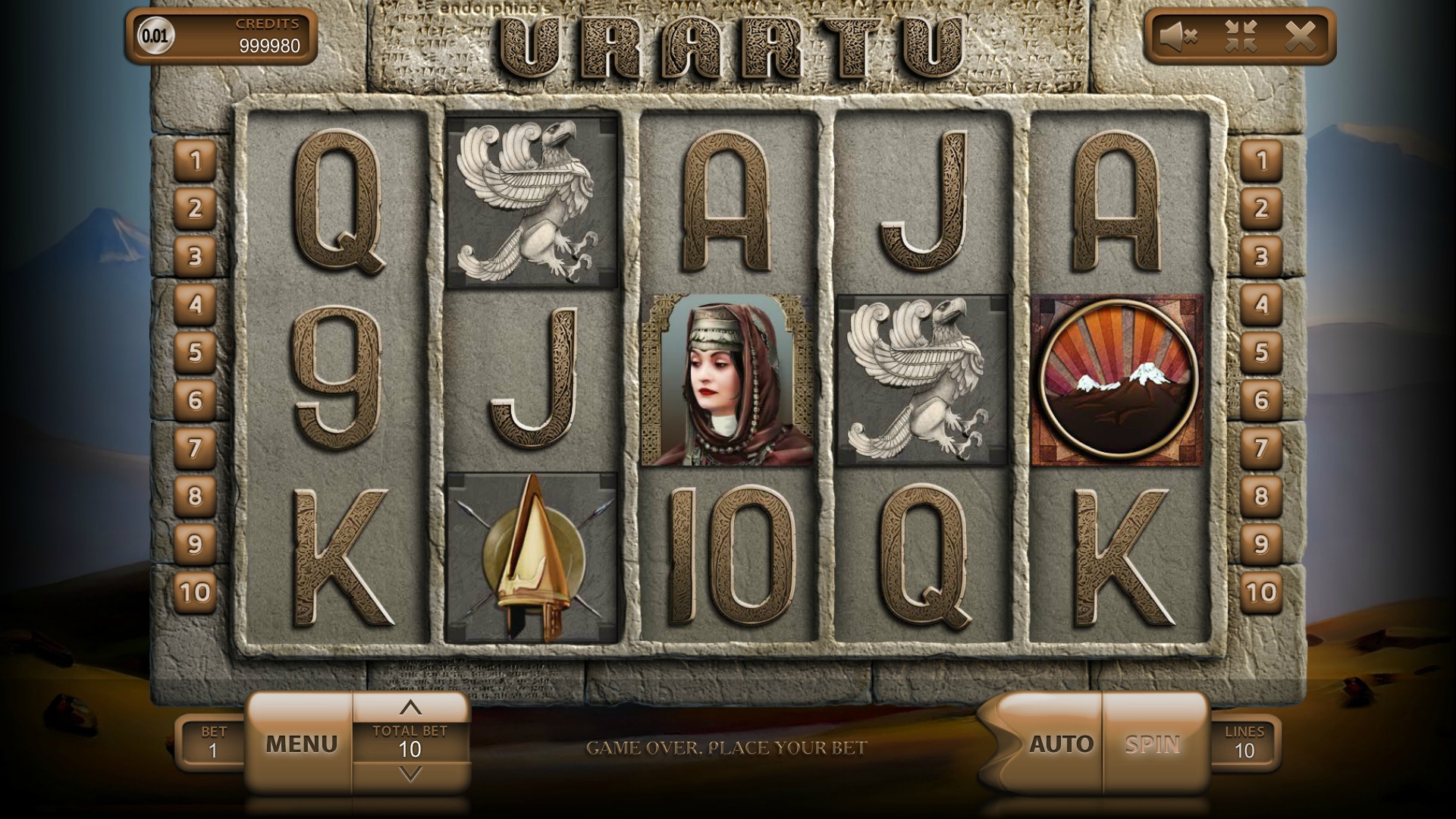Change the BET per line value
Viewport: 1456px width, 819px height.
[213, 742]
